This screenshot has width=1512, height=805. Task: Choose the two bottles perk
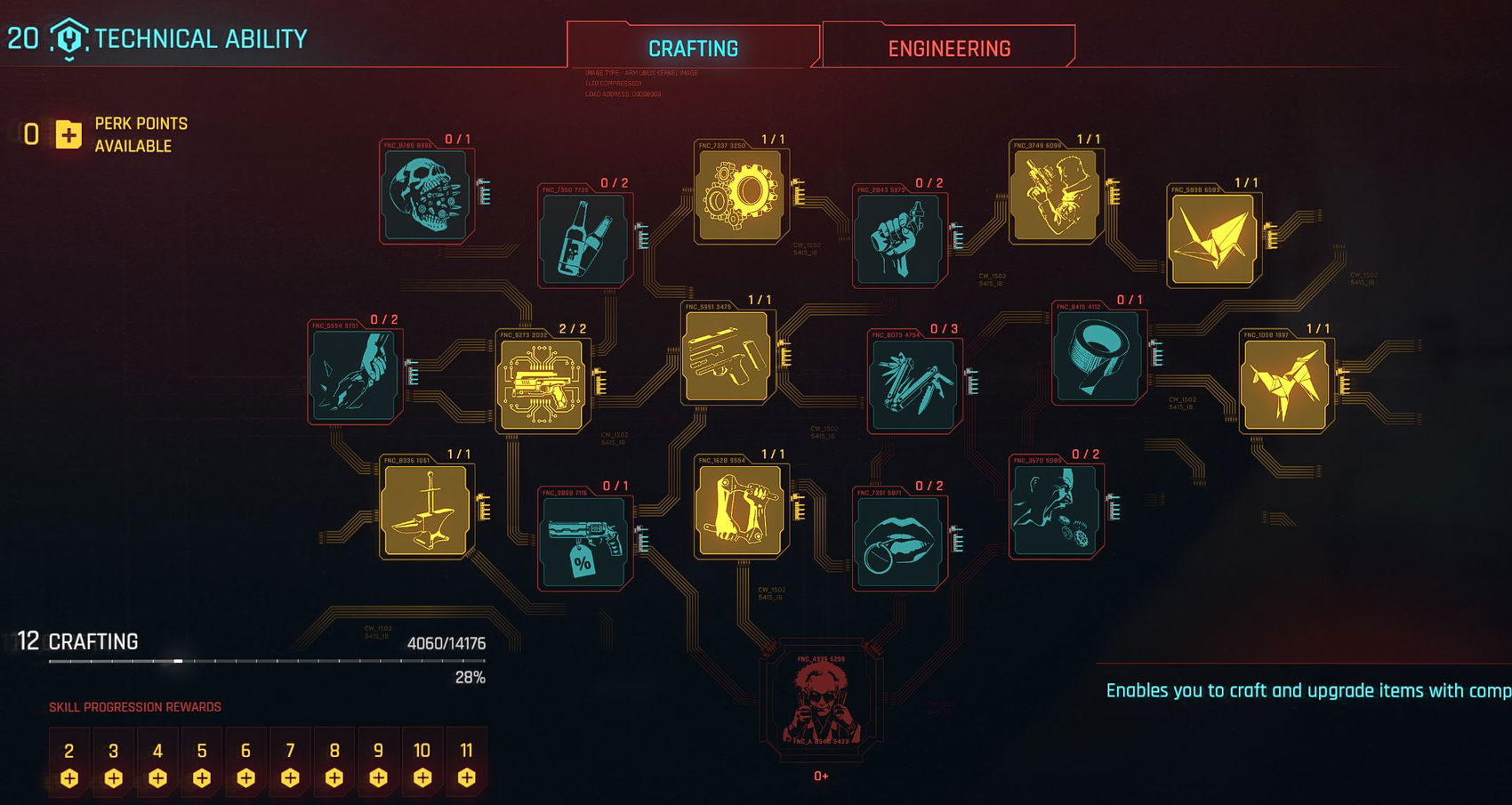pos(584,238)
